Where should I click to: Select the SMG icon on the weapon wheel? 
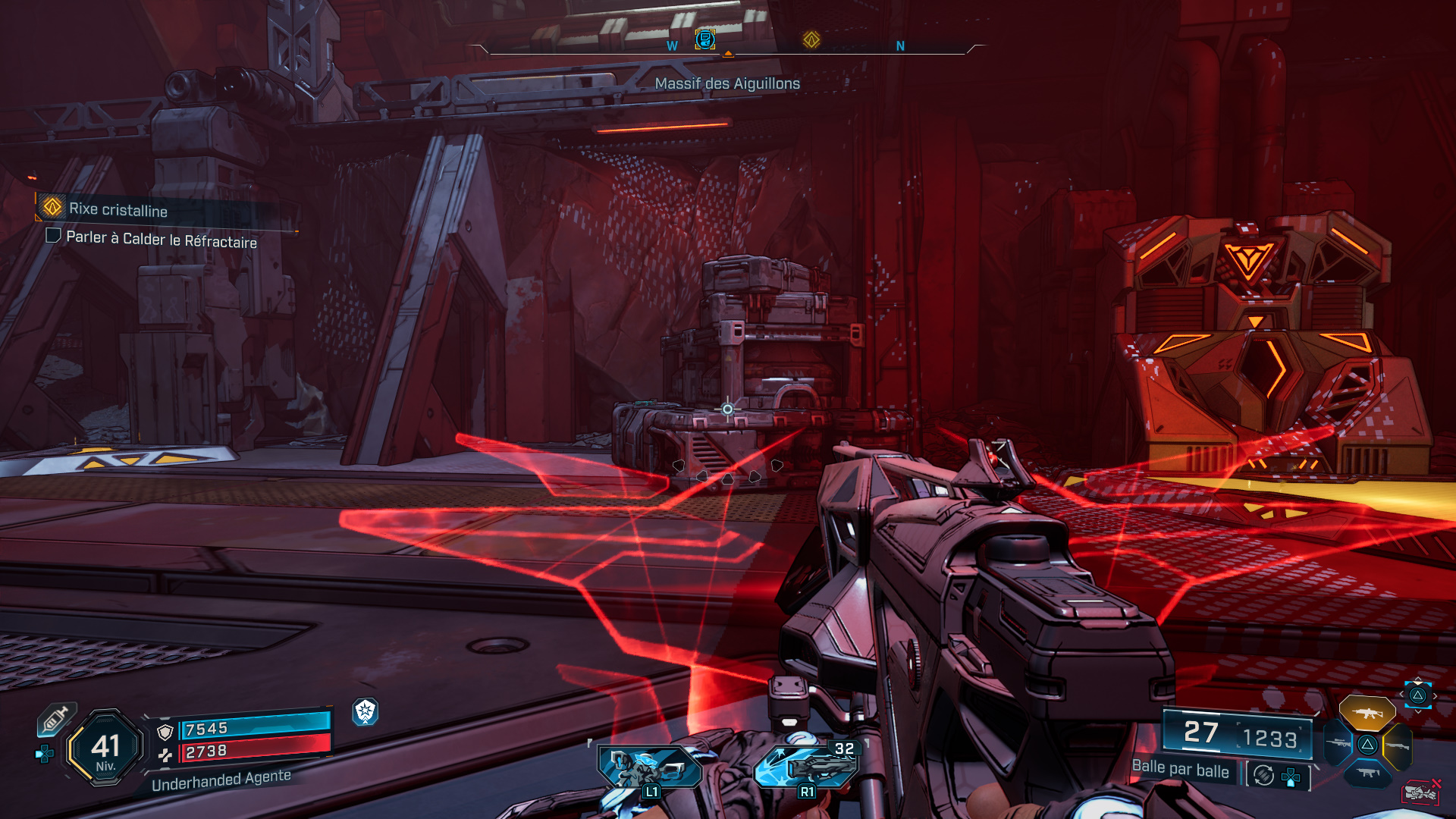pyautogui.click(x=1369, y=773)
